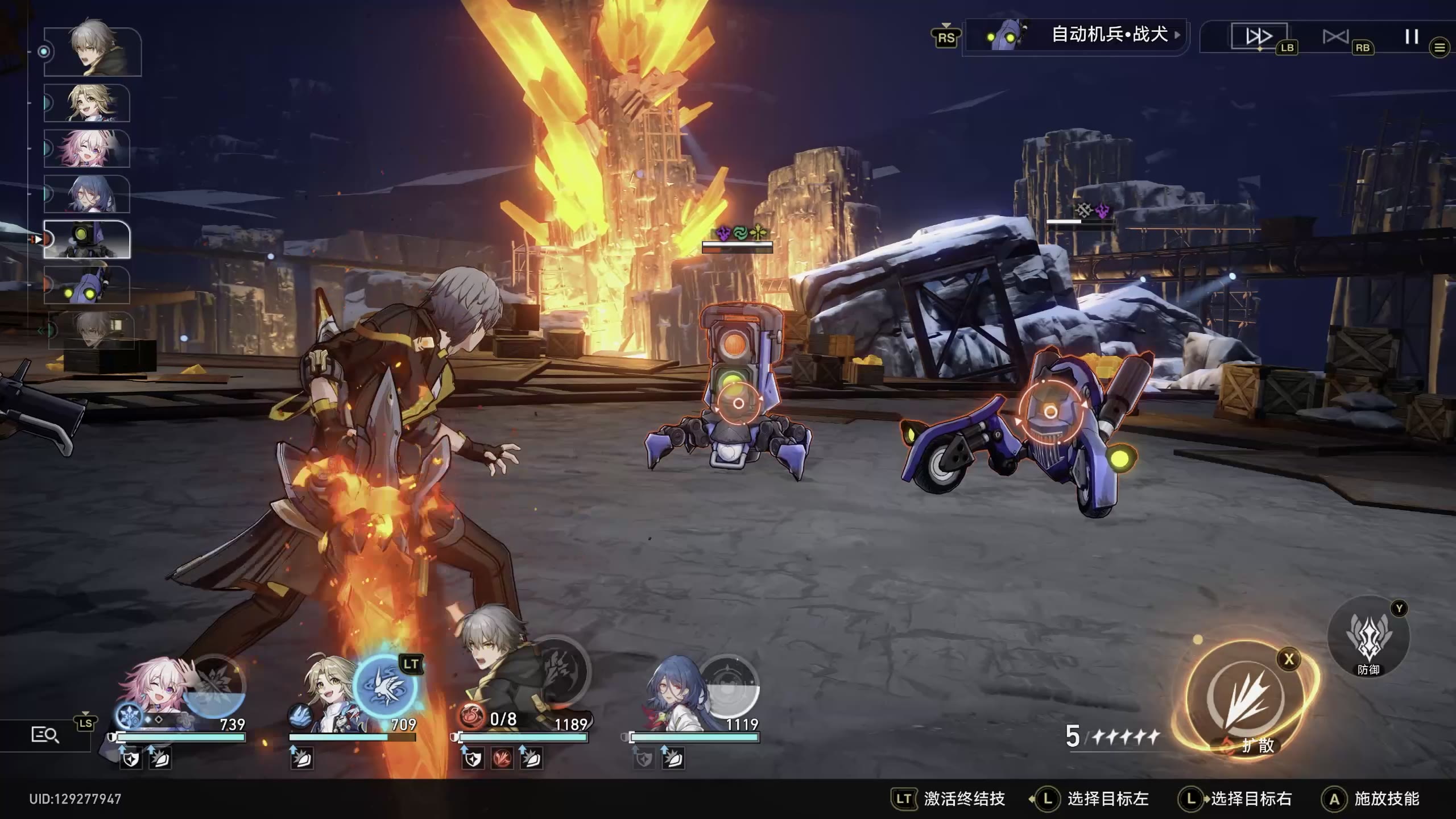Select the blonde character portrait in turn order
The image size is (1456, 819).
87,103
